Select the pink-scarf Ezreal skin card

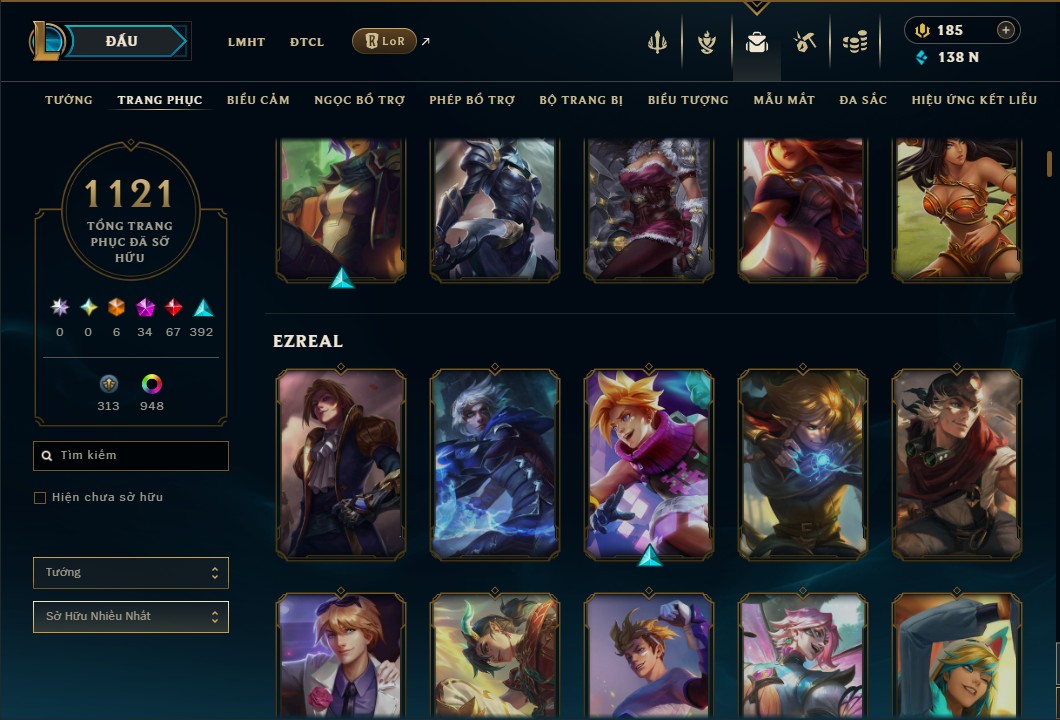click(x=649, y=464)
